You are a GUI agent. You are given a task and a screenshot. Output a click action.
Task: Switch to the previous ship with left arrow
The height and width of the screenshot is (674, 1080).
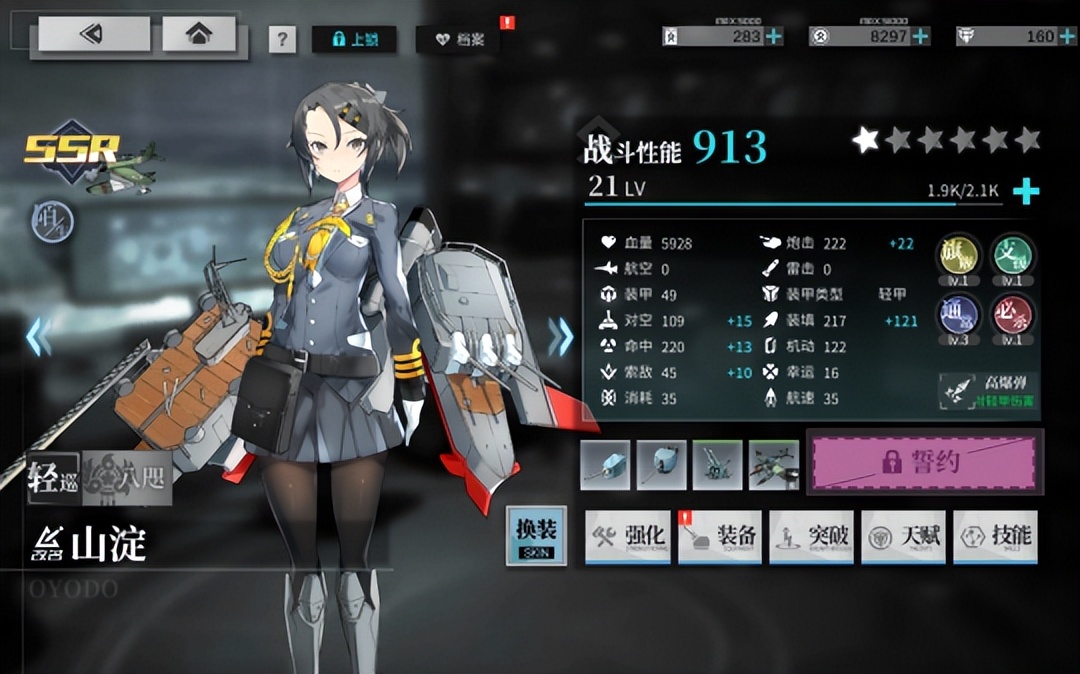pyautogui.click(x=38, y=337)
